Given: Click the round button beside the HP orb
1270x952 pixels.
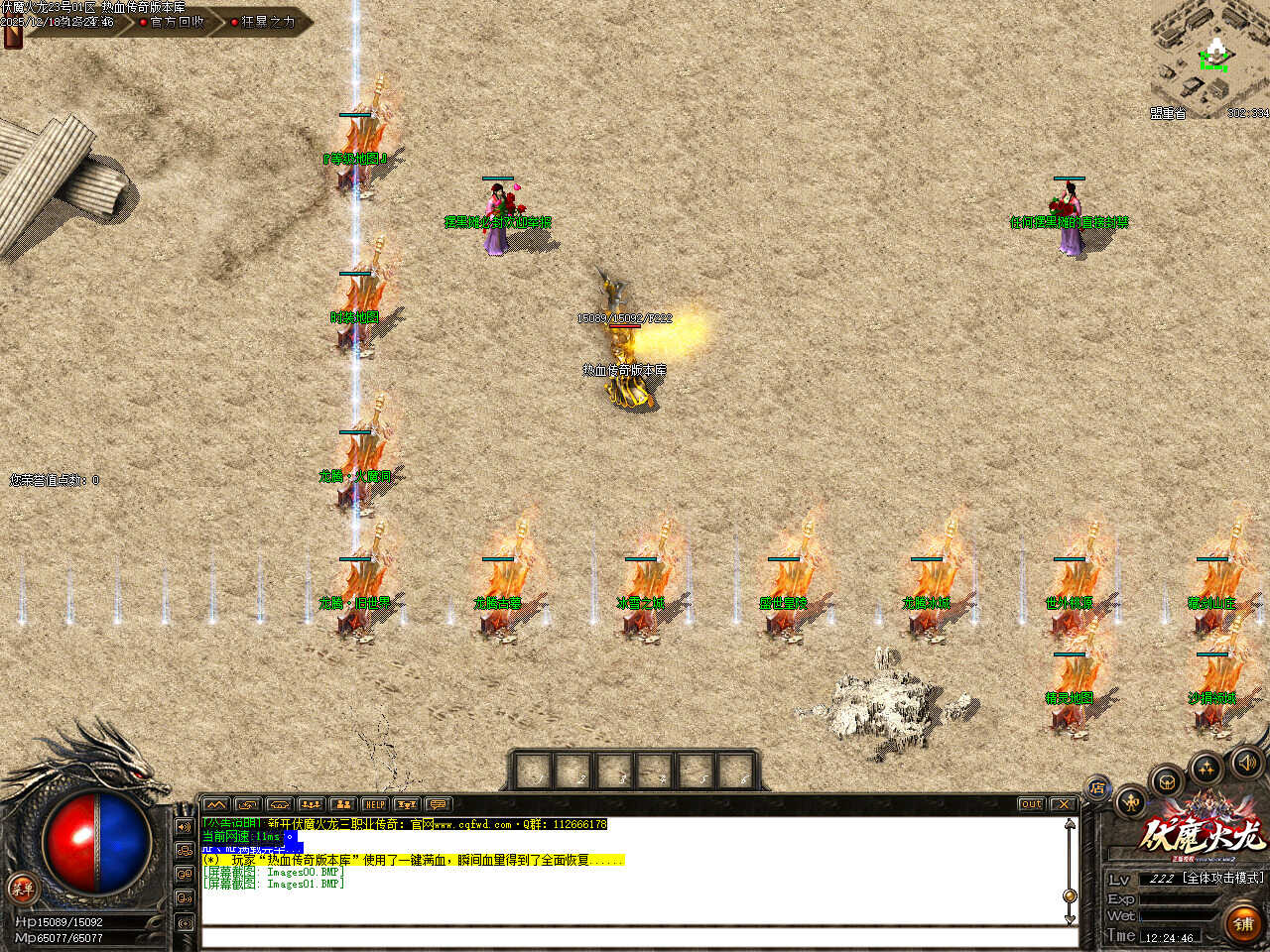Looking at the screenshot, I should coord(21,888).
